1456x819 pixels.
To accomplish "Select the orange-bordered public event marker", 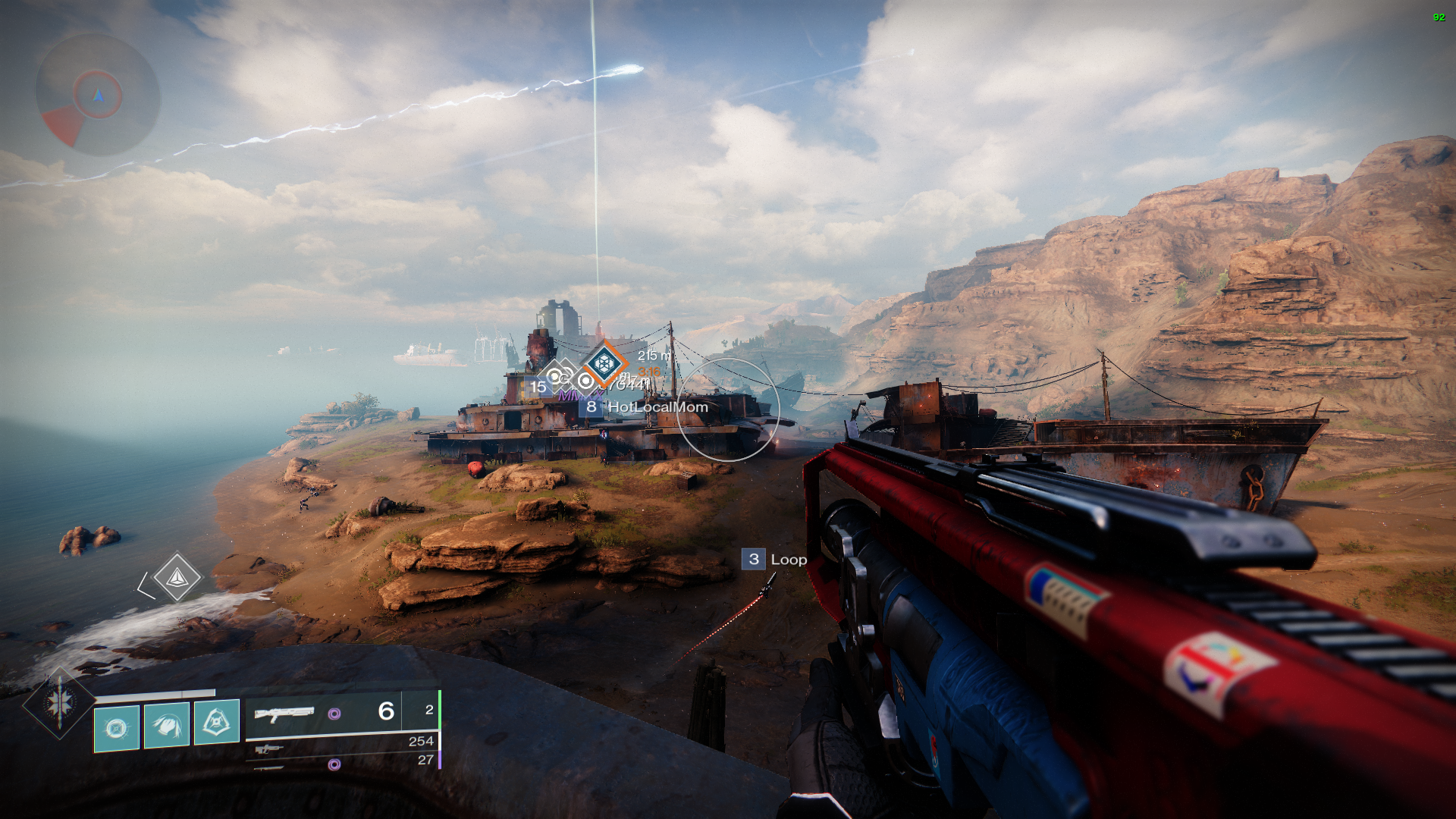I will pos(604,364).
